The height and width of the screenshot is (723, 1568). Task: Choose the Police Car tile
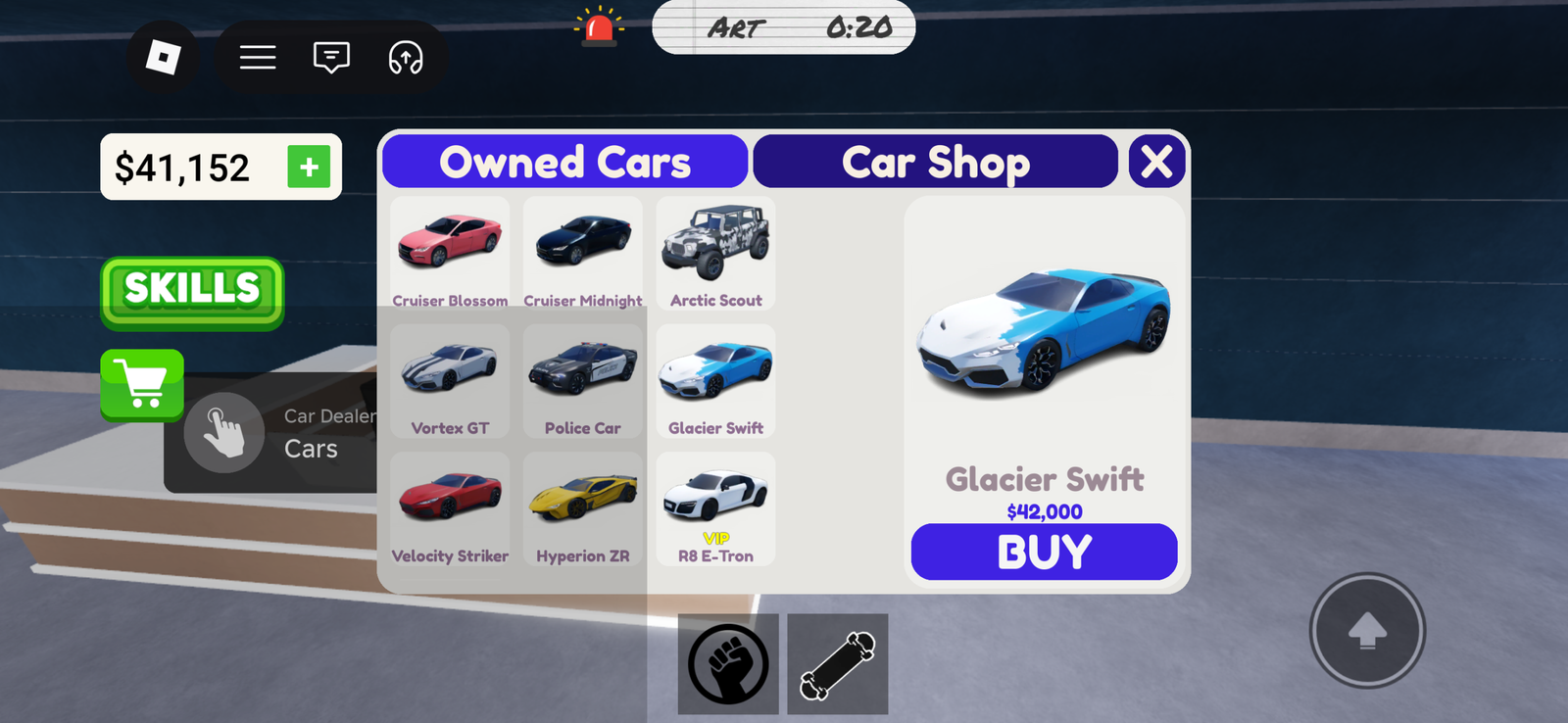(x=583, y=380)
